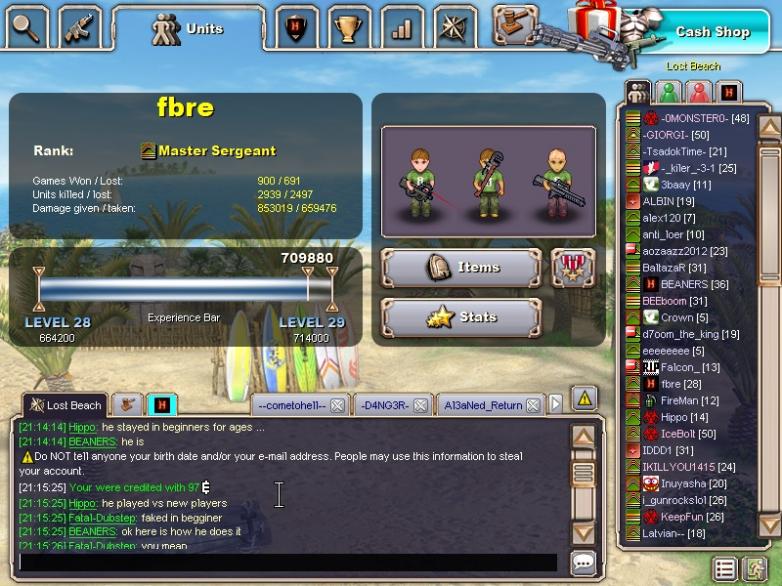Viewport: 782px width, 586px height.
Task: Show the bar chart rankings tab
Action: (x=401, y=28)
